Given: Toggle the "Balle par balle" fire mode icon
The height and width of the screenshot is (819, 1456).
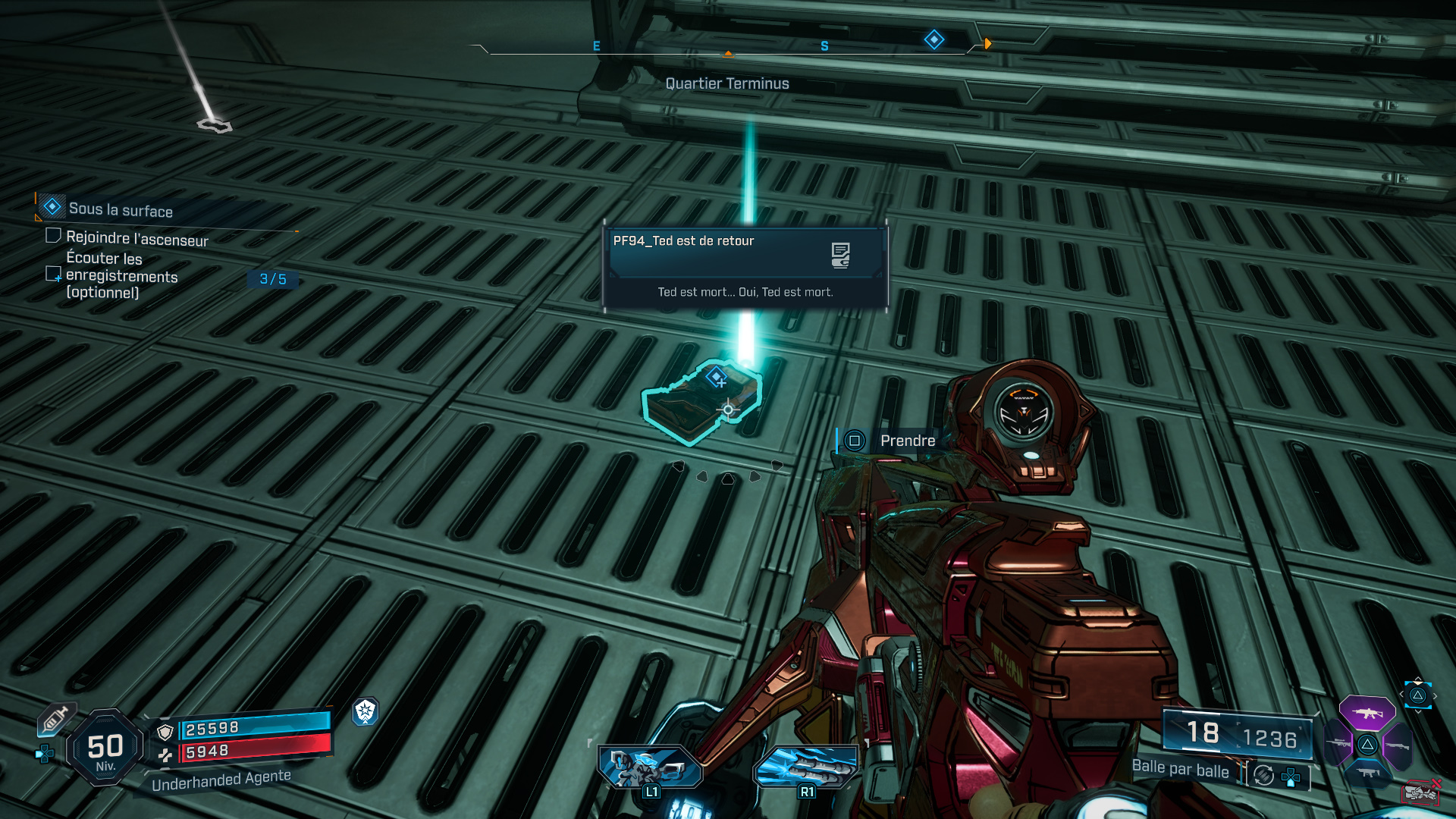Looking at the screenshot, I should coord(1264,775).
